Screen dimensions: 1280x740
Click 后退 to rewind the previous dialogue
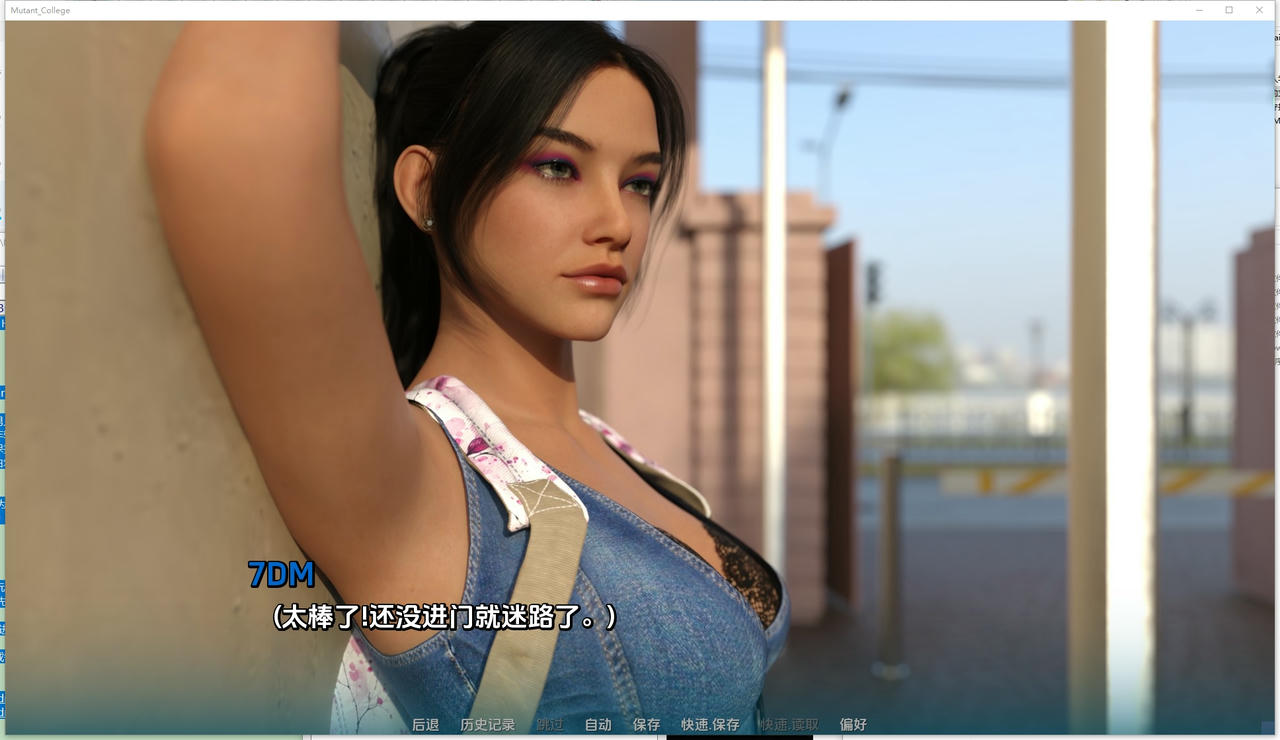425,724
